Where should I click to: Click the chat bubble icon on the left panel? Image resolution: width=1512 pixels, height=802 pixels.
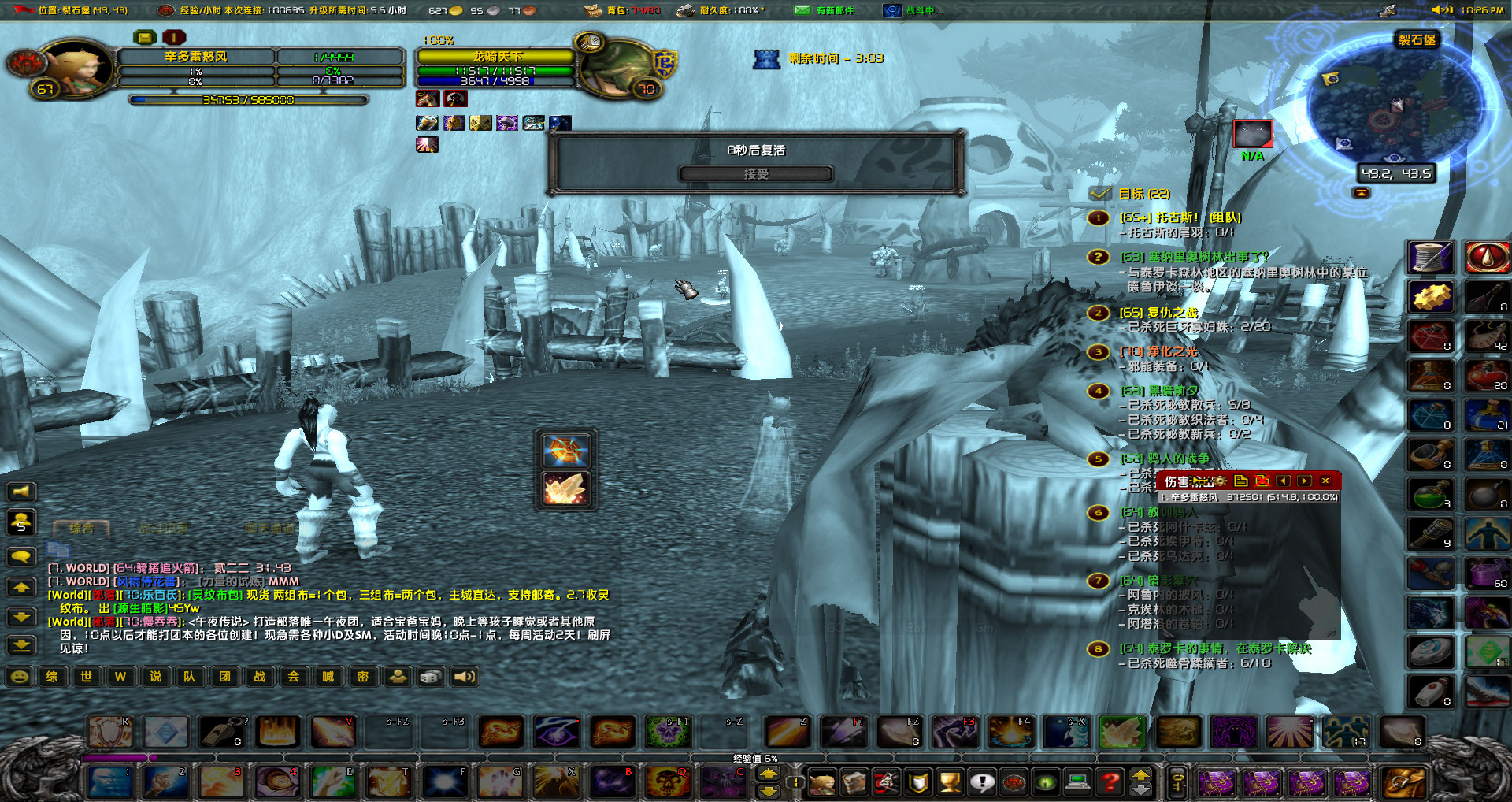point(21,558)
